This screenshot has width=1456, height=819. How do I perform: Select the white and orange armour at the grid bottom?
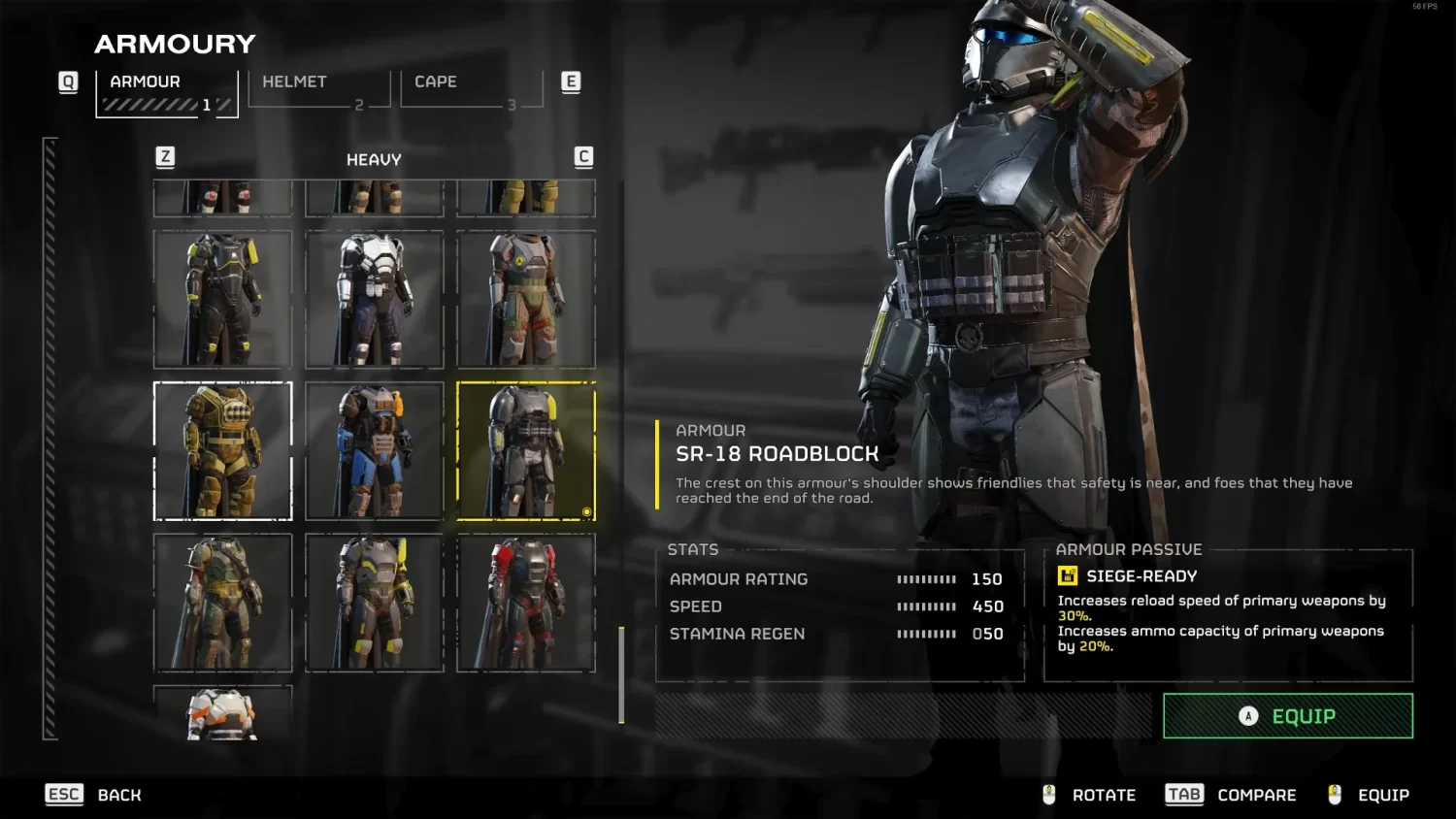(x=222, y=713)
